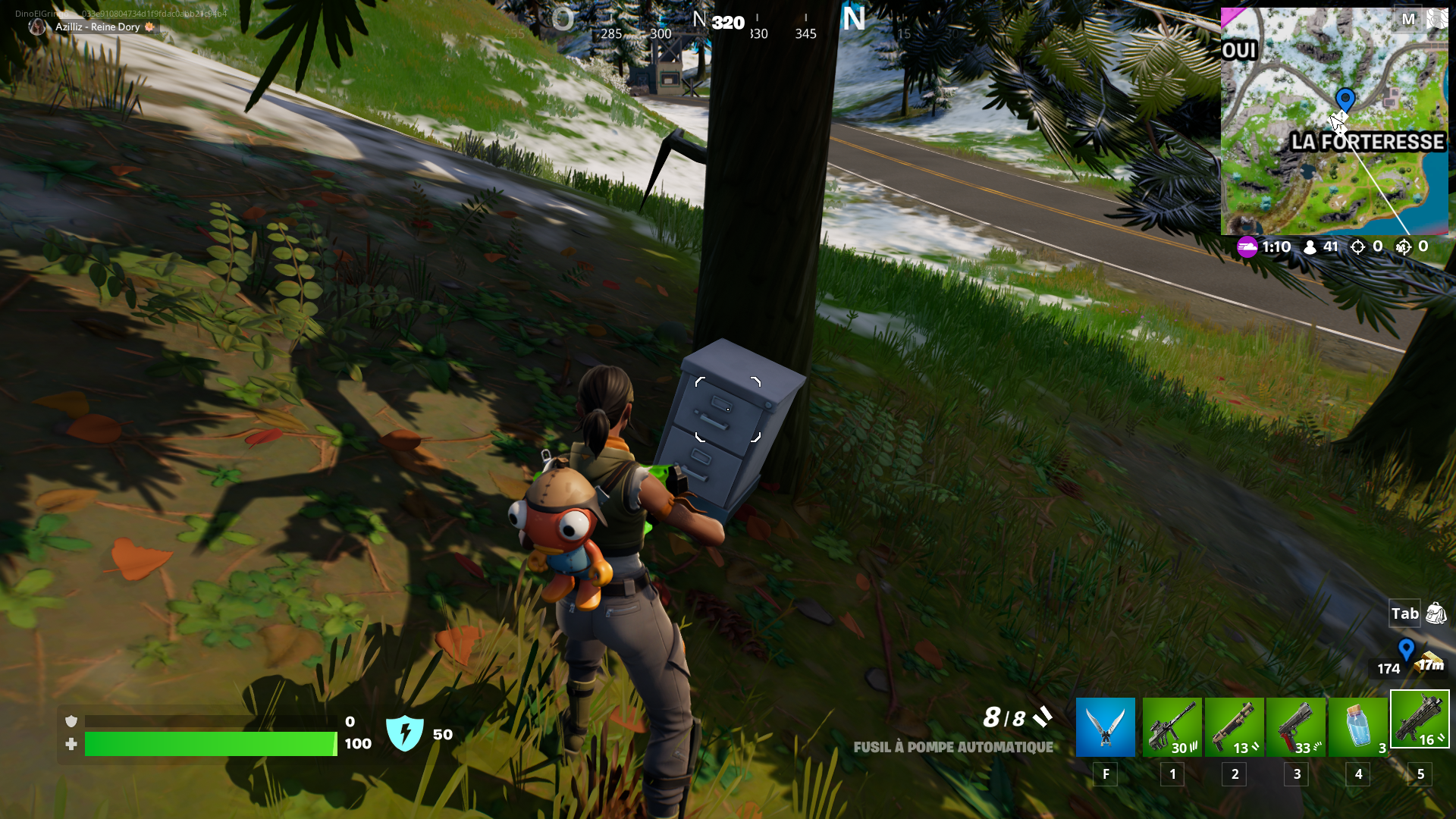Click the backpack icon next to Tab

[1437, 613]
